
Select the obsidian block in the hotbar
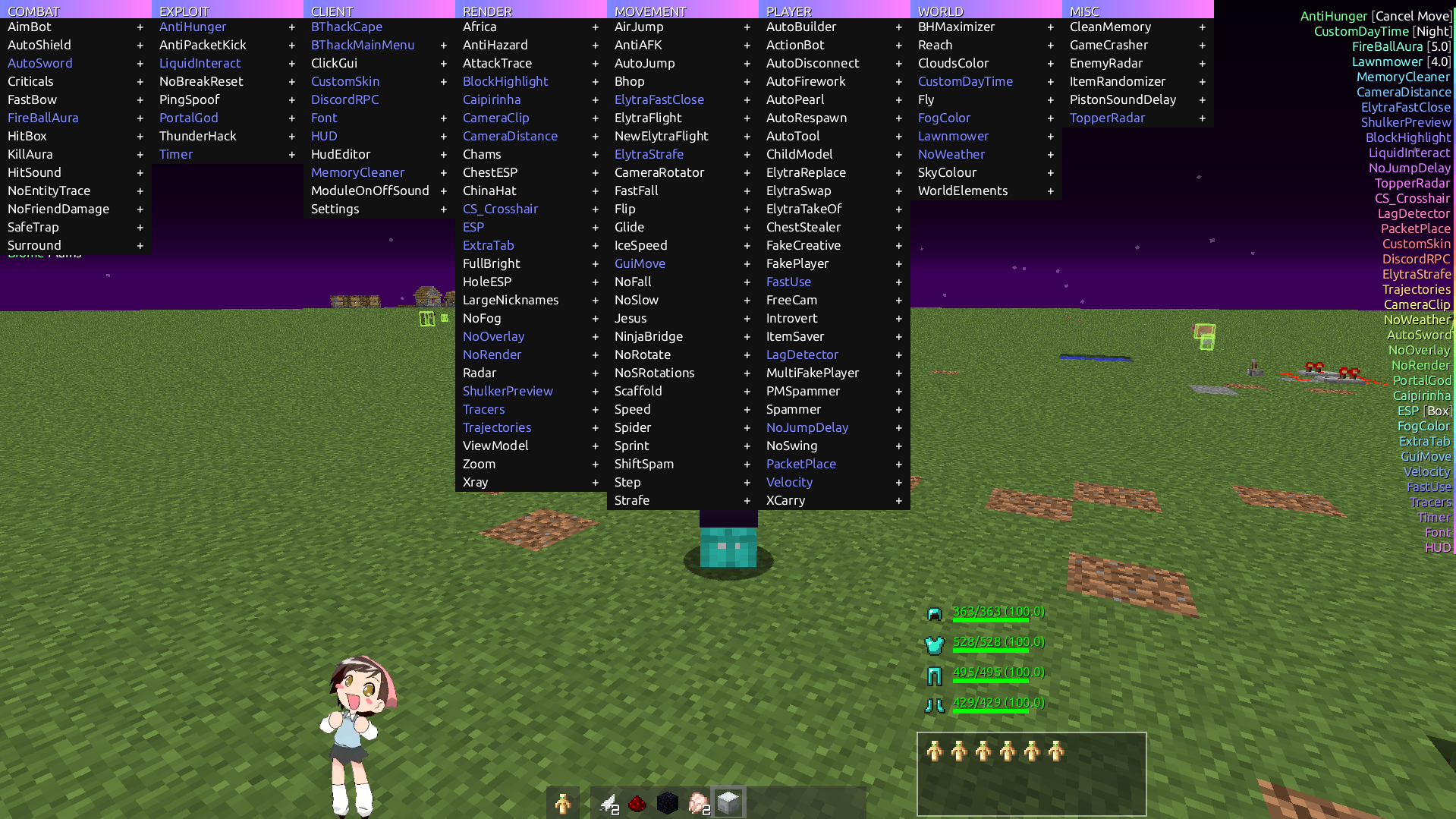pos(668,802)
